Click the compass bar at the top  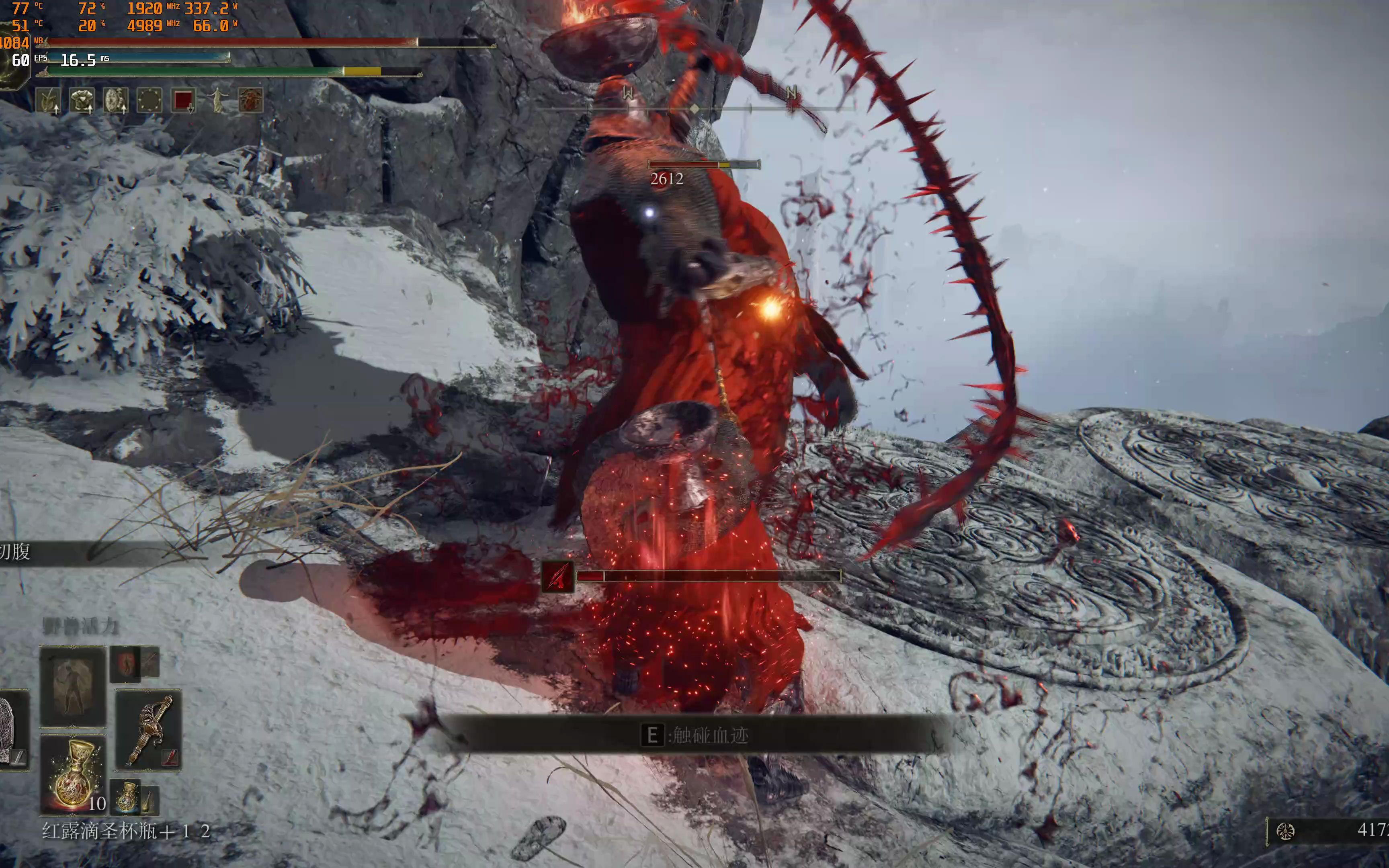[694, 108]
